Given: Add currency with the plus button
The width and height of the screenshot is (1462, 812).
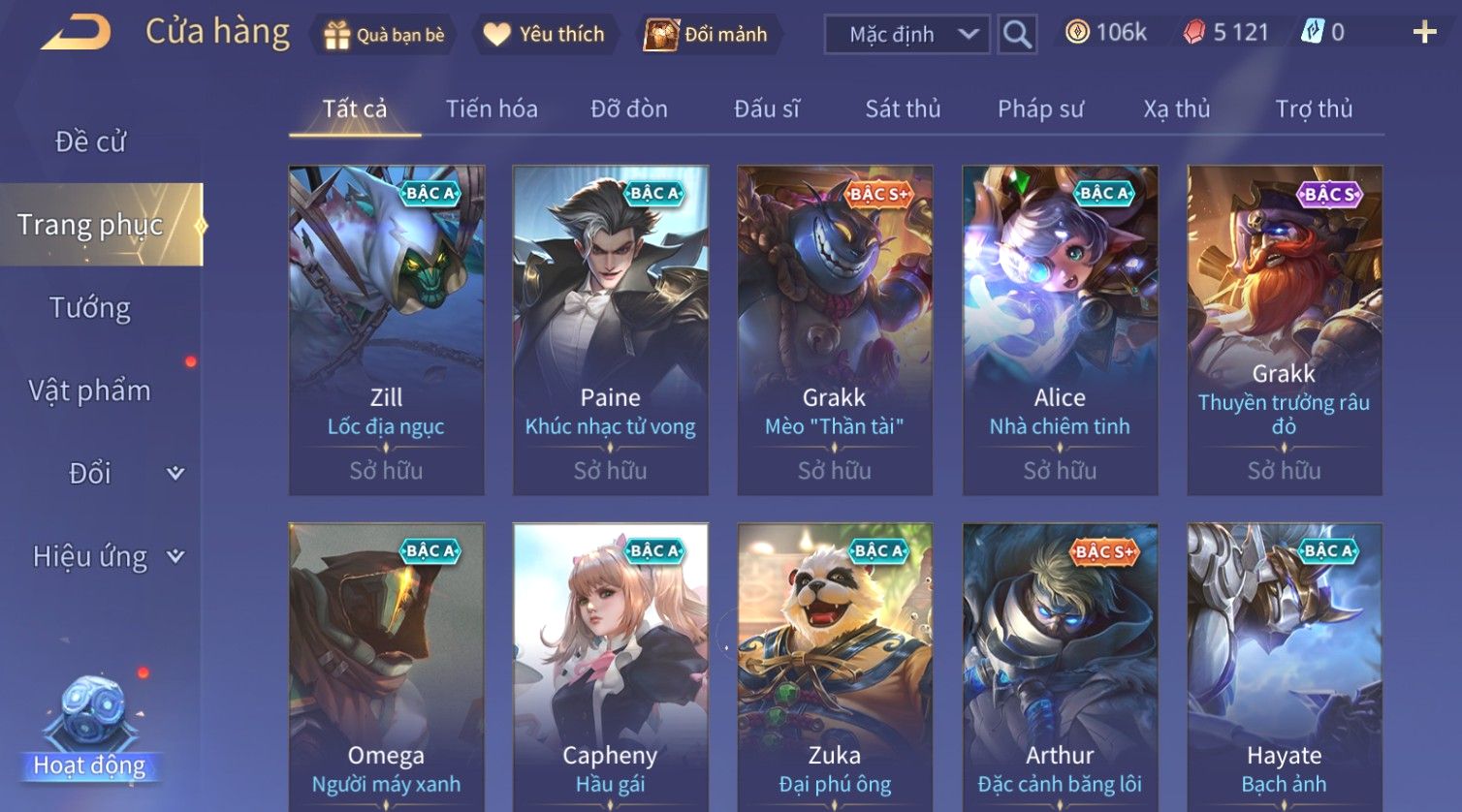Looking at the screenshot, I should click(1424, 33).
